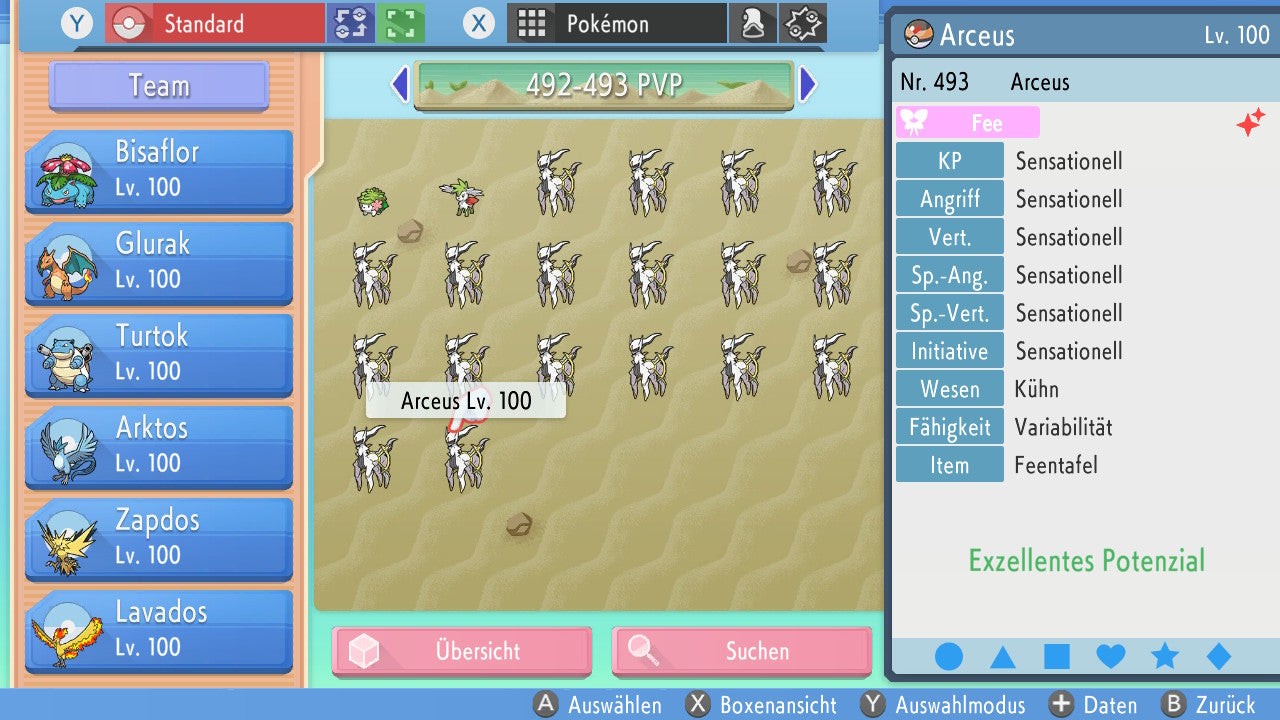Toggle the star marking on Arceus
The image size is (1280, 720).
click(x=1164, y=655)
